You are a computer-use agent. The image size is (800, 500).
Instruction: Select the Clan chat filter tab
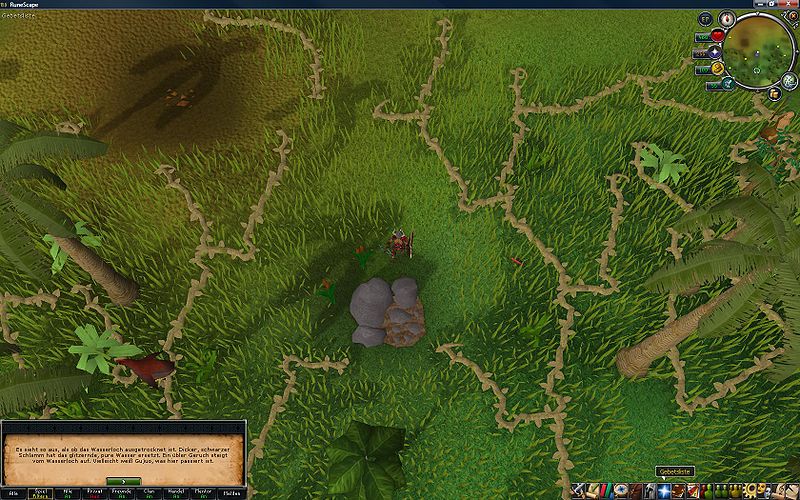[147, 491]
